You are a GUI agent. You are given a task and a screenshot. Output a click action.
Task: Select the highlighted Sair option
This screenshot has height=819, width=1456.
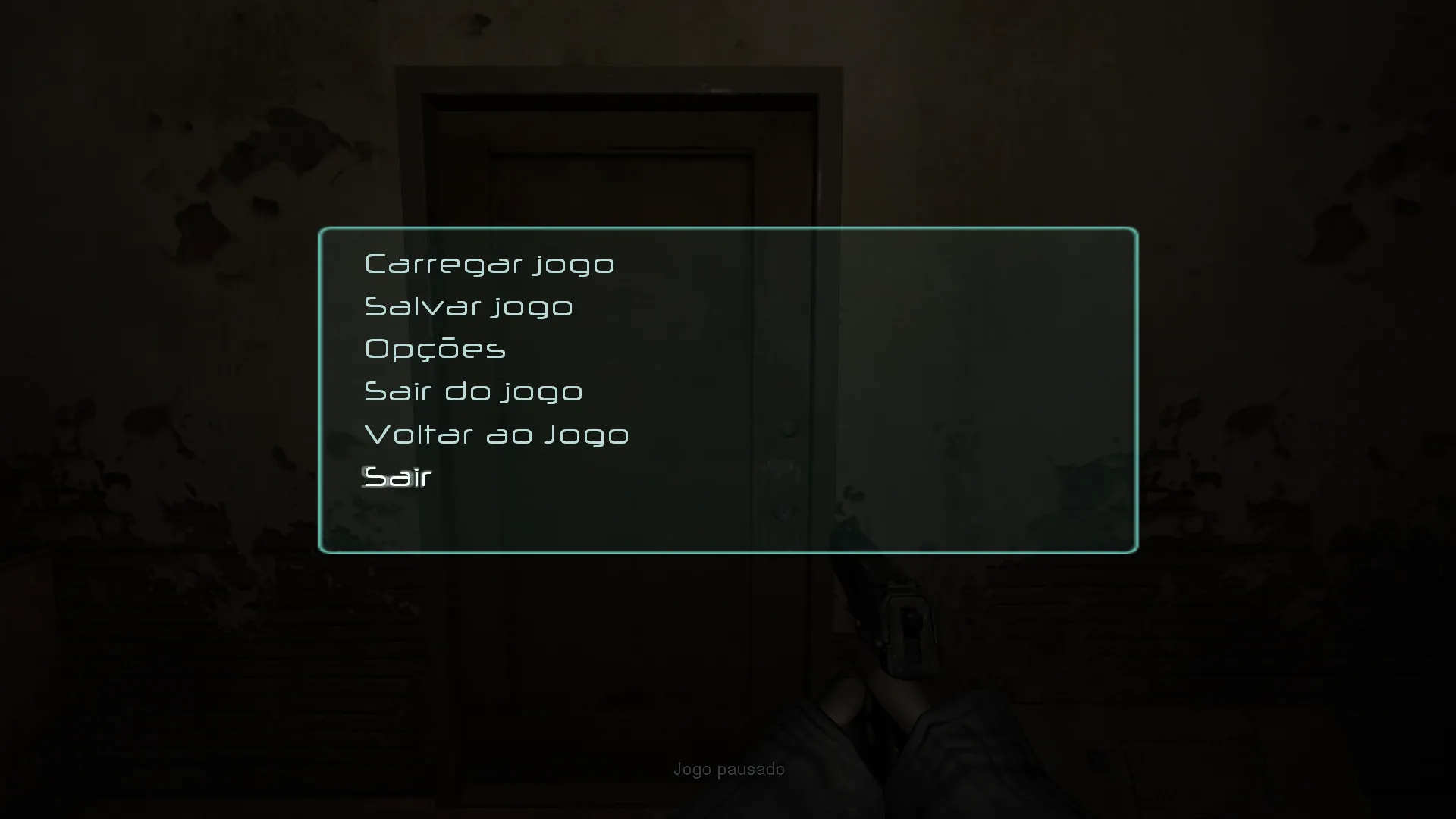pos(398,477)
